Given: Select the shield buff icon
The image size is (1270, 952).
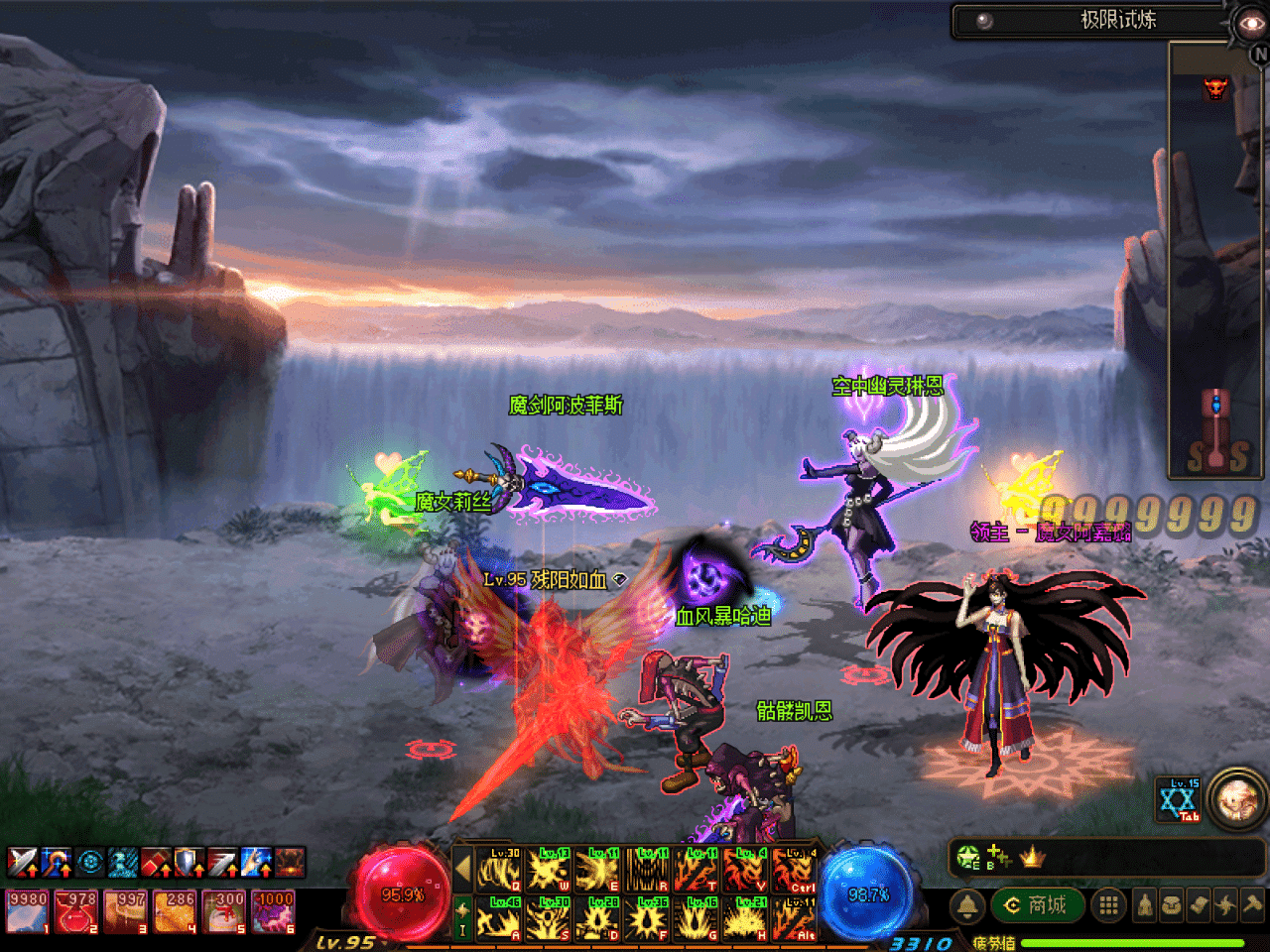Looking at the screenshot, I should 190,863.
